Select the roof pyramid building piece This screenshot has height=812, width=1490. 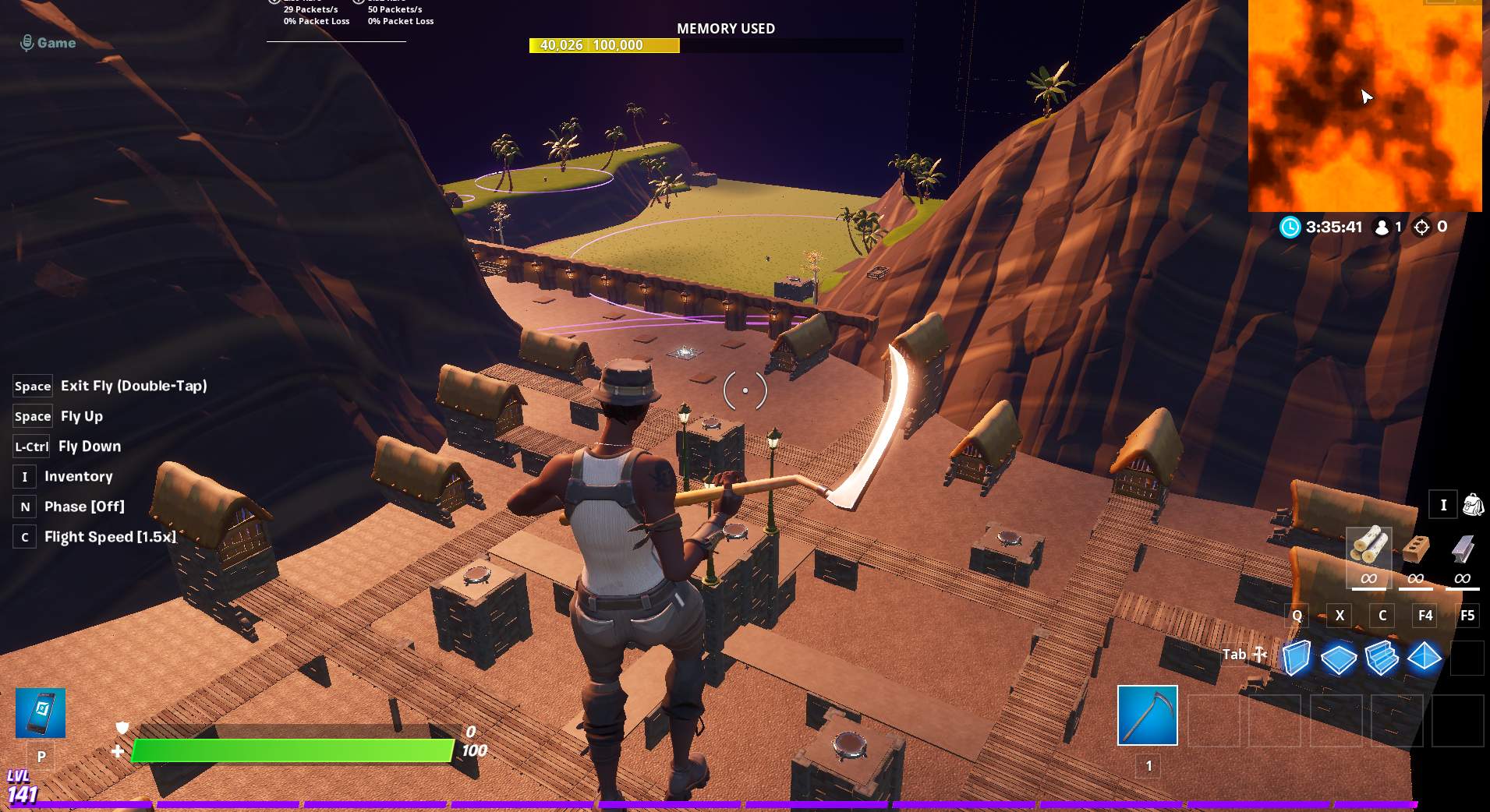coord(1425,657)
